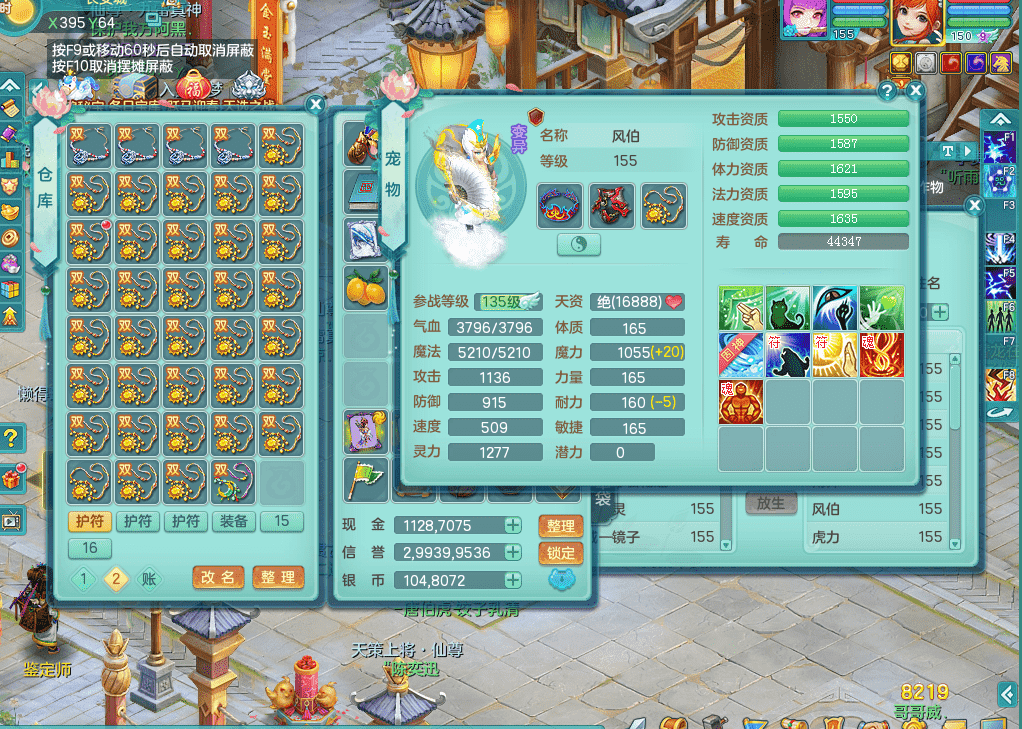
Task: Click the 锁定 lock button
Action: [561, 553]
